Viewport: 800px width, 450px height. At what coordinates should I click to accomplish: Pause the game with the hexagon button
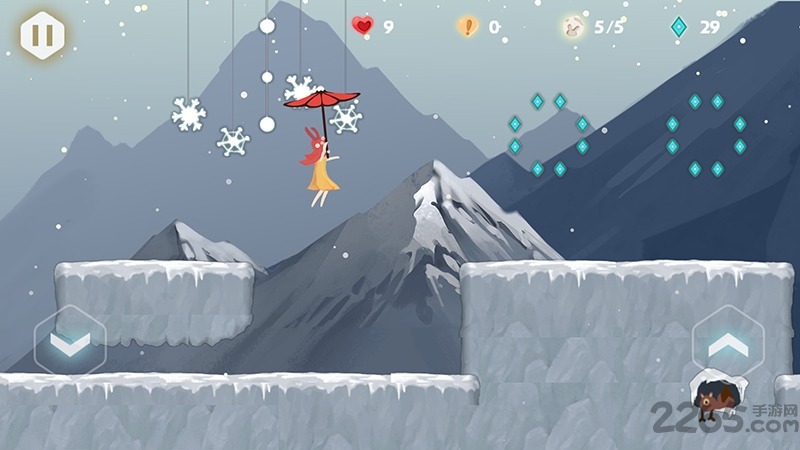click(42, 35)
